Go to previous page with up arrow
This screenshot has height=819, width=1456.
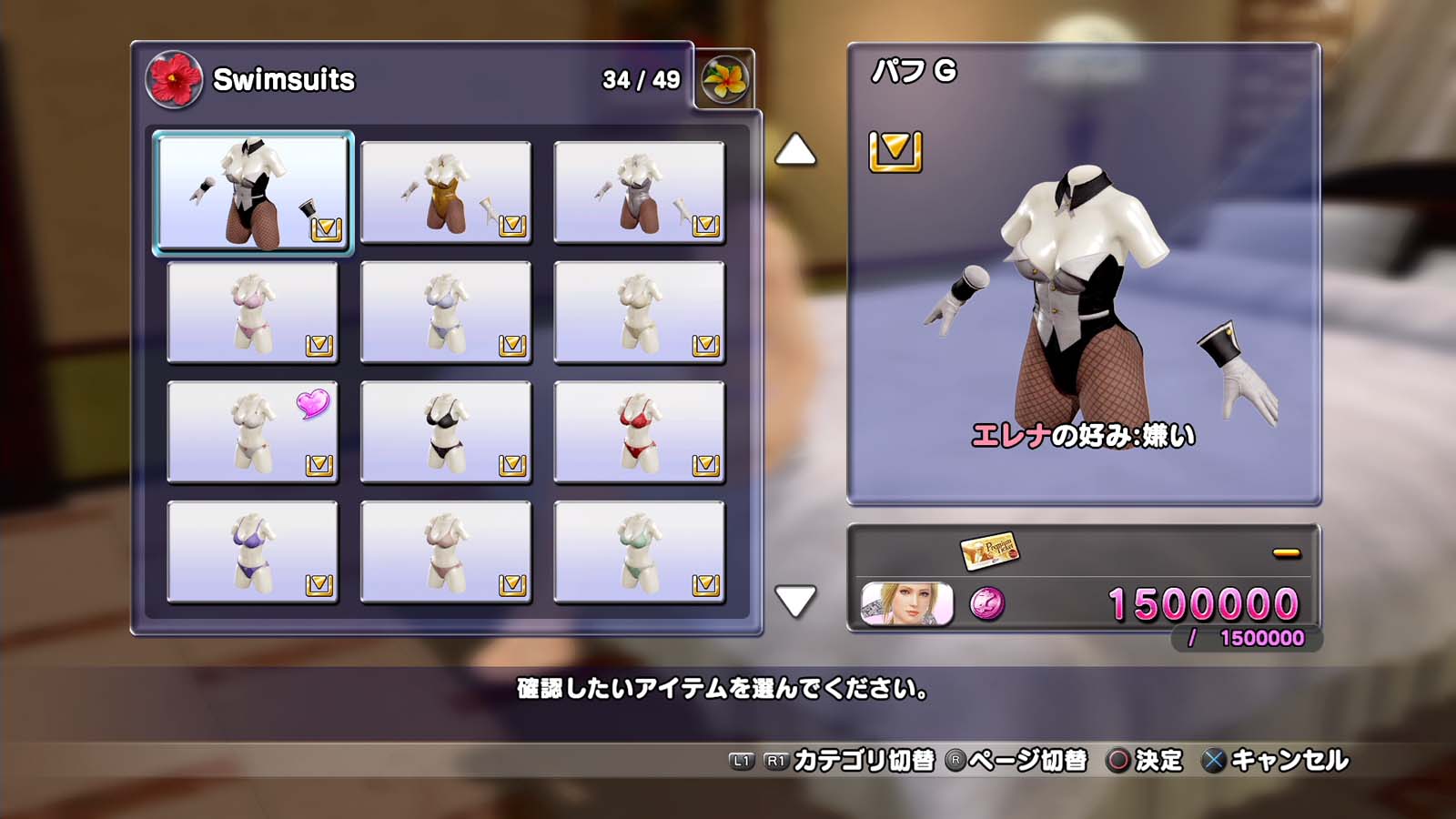tap(794, 150)
